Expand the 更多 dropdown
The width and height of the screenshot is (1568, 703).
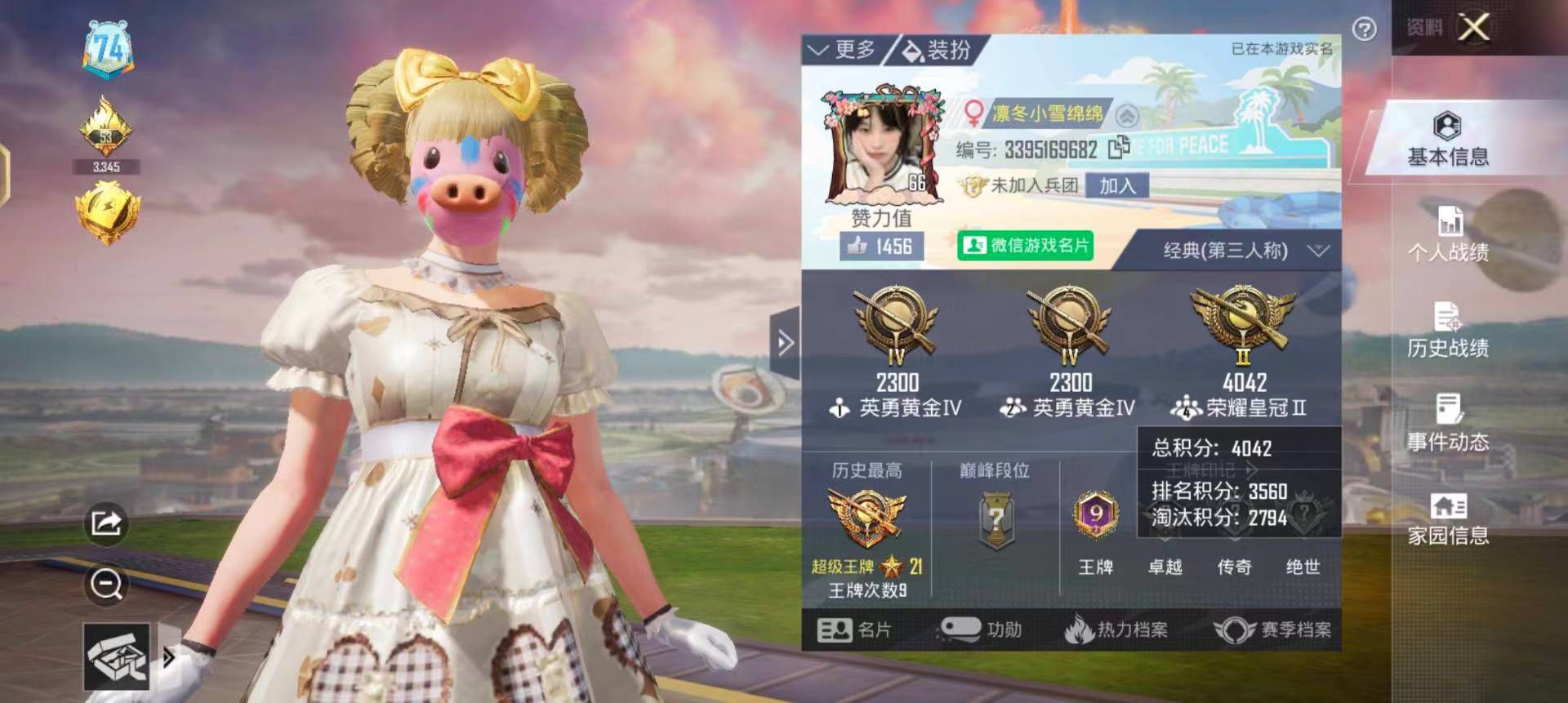[x=848, y=48]
